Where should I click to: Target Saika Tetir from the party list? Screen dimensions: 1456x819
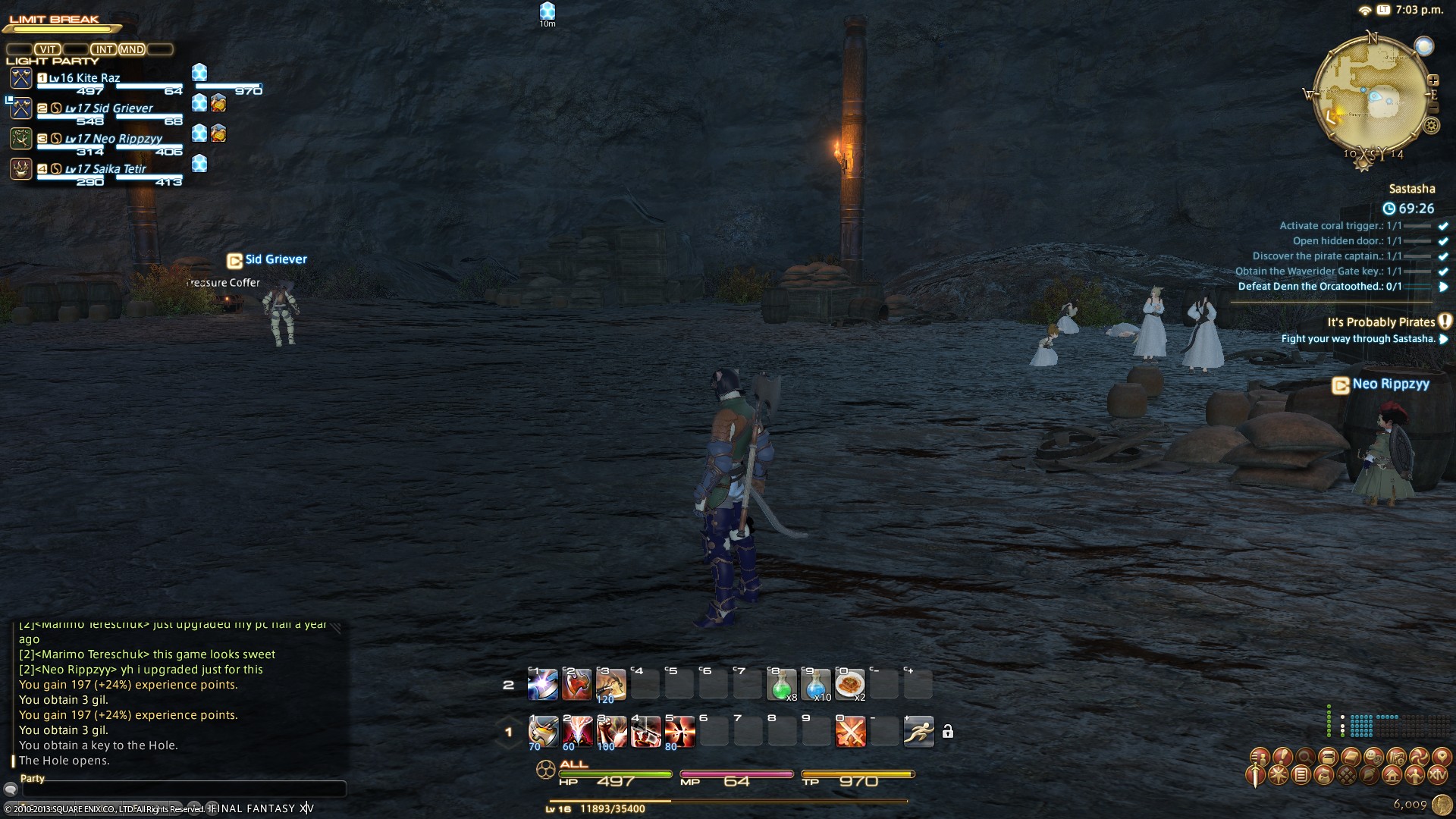(x=106, y=169)
